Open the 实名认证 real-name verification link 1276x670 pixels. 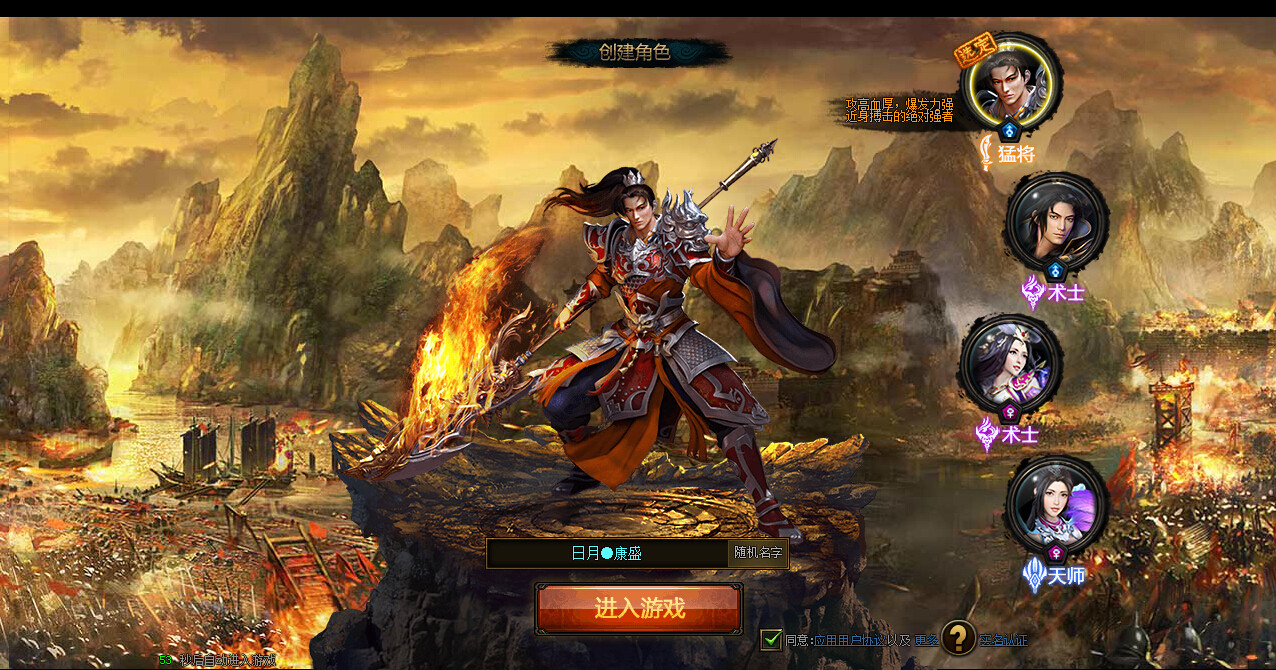point(1003,640)
